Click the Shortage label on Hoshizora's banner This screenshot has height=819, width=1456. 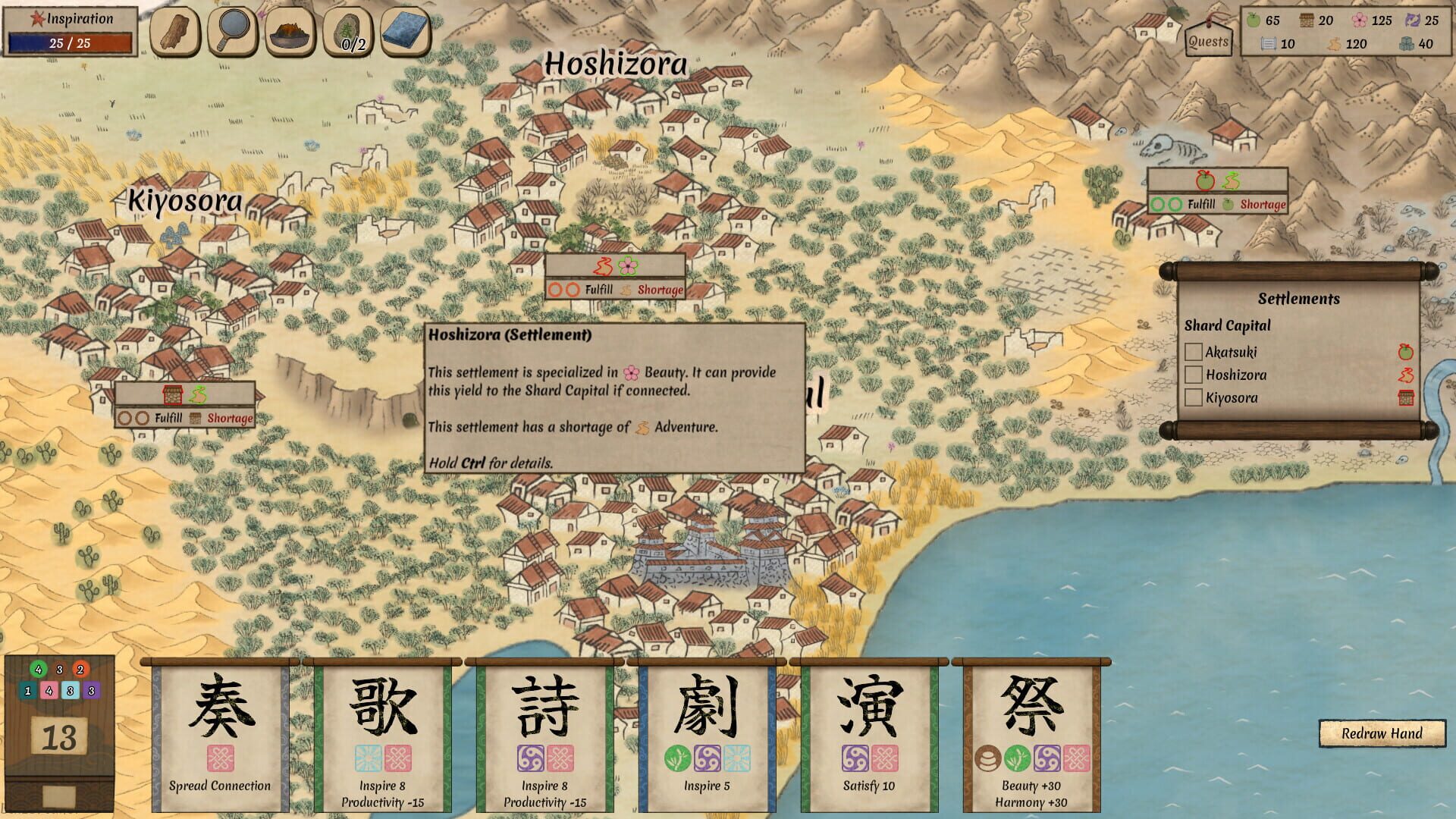coord(661,290)
